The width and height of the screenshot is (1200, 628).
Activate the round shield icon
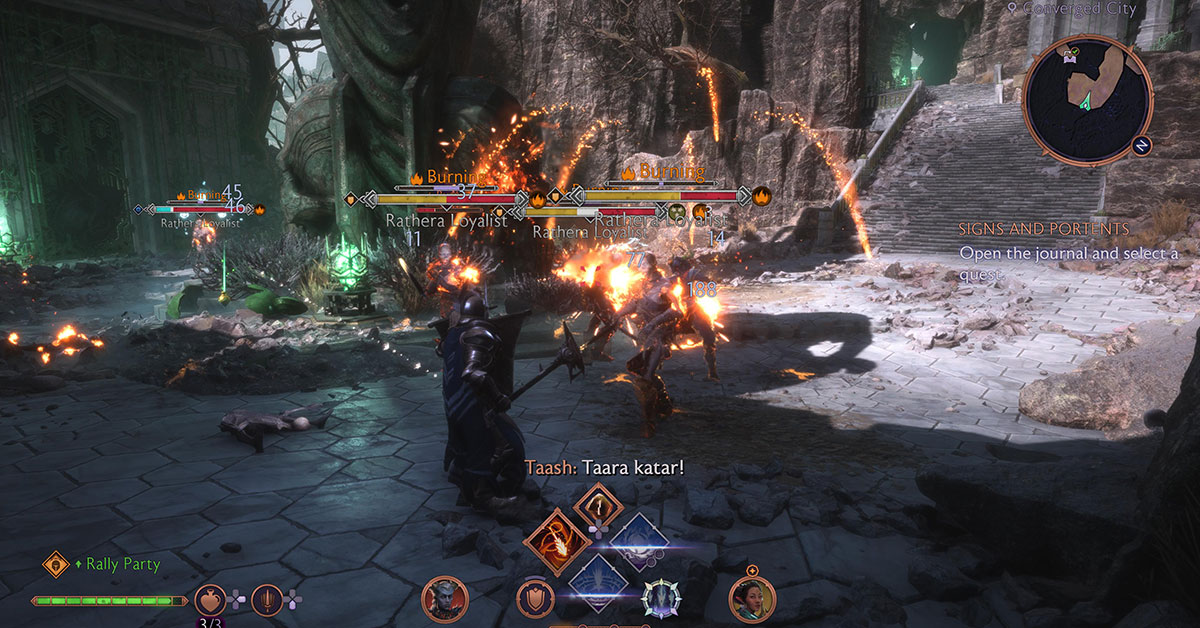536,599
